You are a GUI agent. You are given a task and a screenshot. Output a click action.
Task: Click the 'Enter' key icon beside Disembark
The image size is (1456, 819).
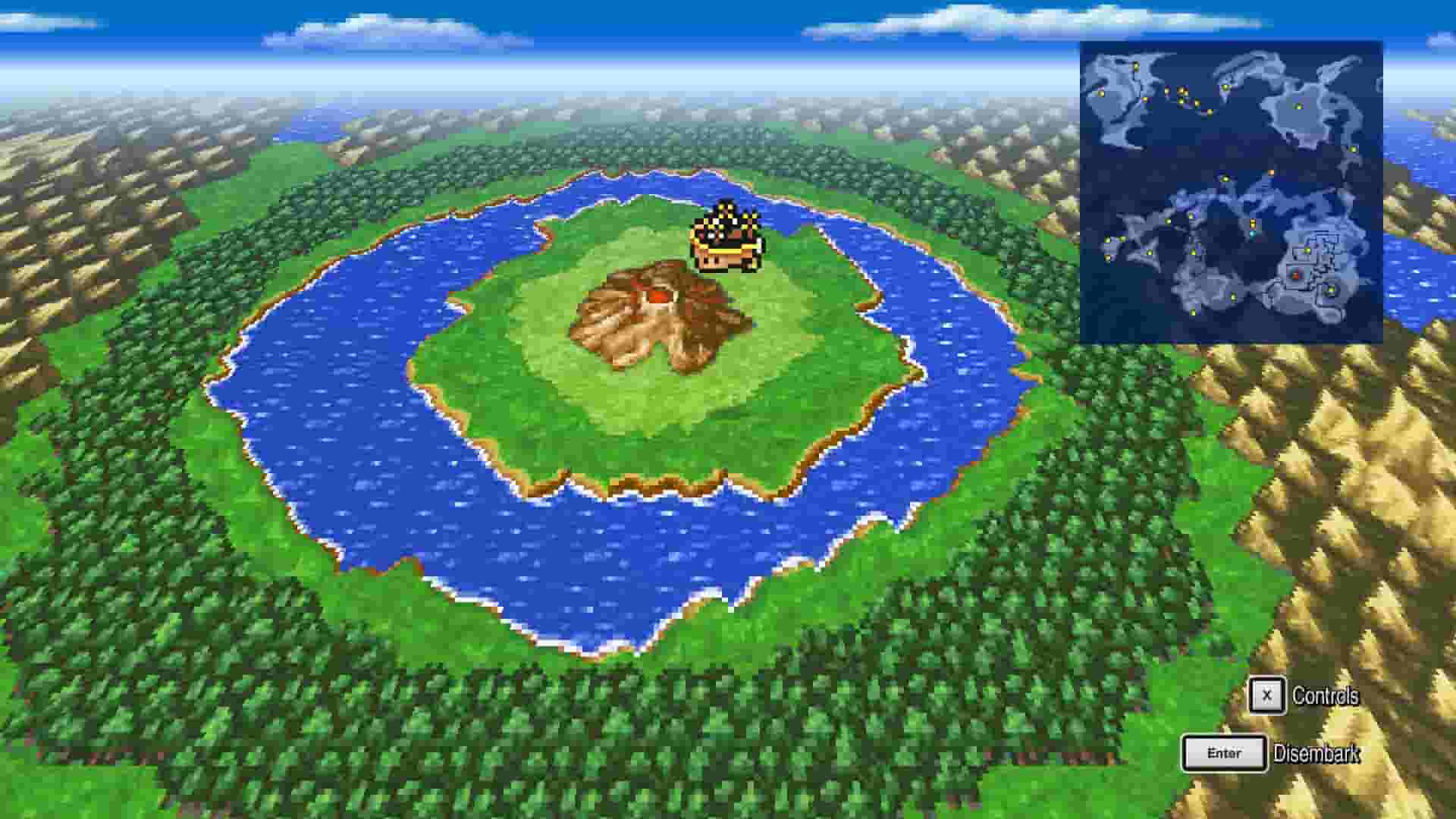(1223, 752)
